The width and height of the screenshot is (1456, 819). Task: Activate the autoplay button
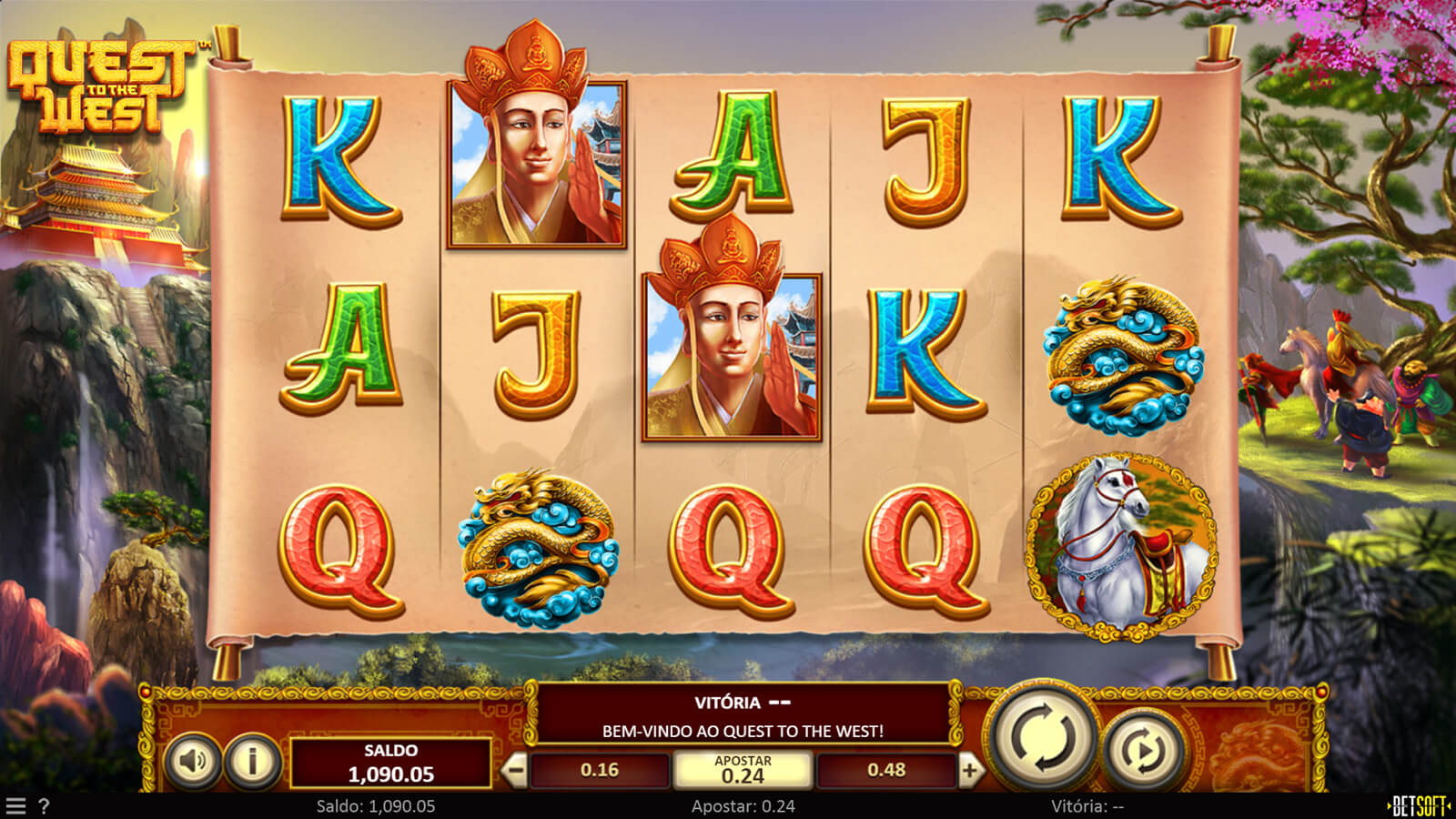(x=1143, y=750)
